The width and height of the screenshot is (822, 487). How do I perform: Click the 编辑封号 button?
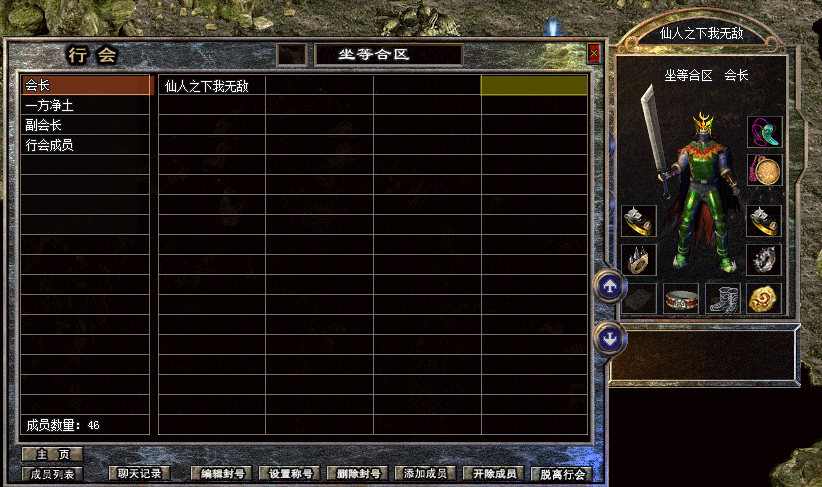222,474
